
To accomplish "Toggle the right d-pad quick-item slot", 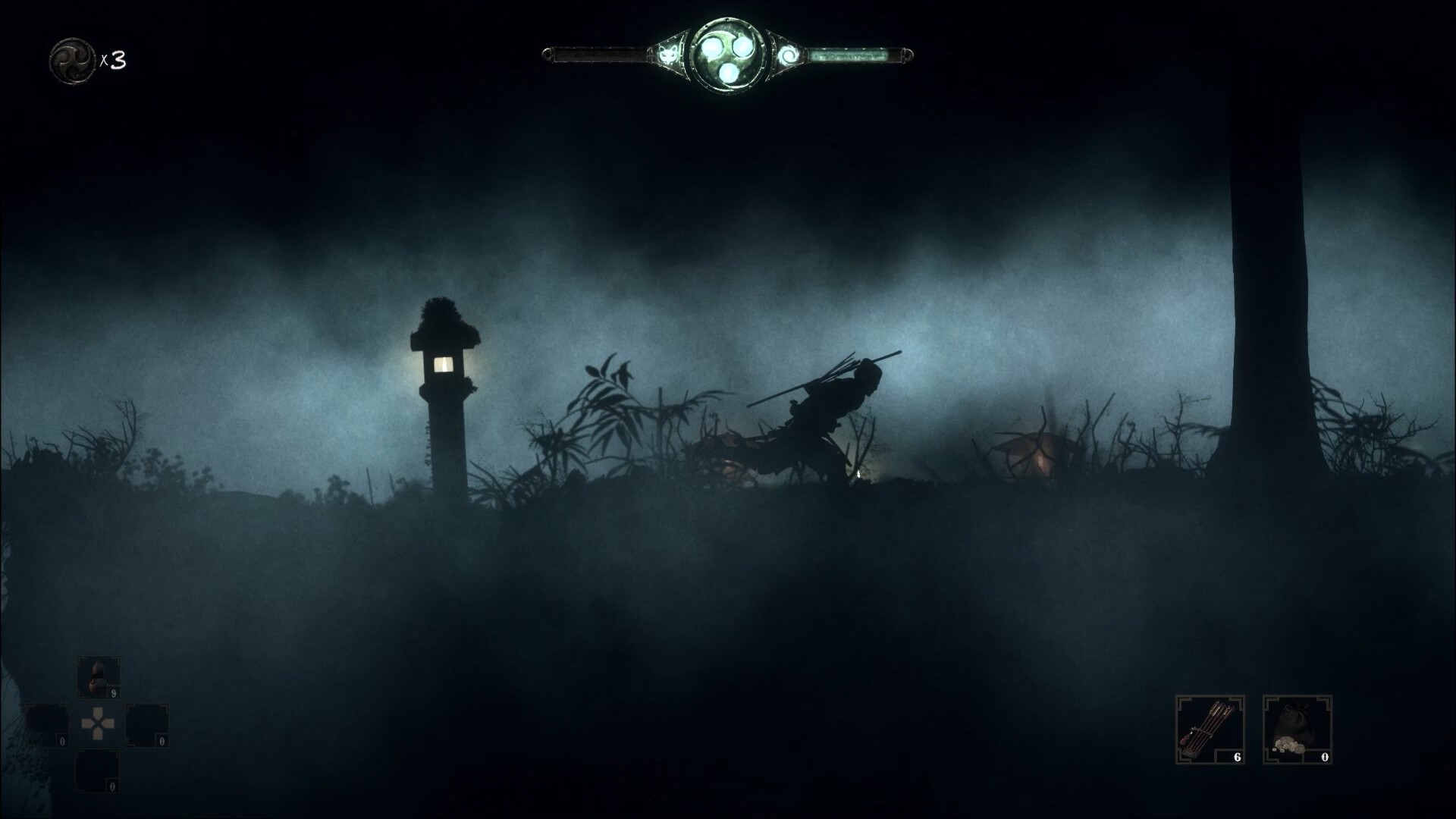I will coord(146,726).
